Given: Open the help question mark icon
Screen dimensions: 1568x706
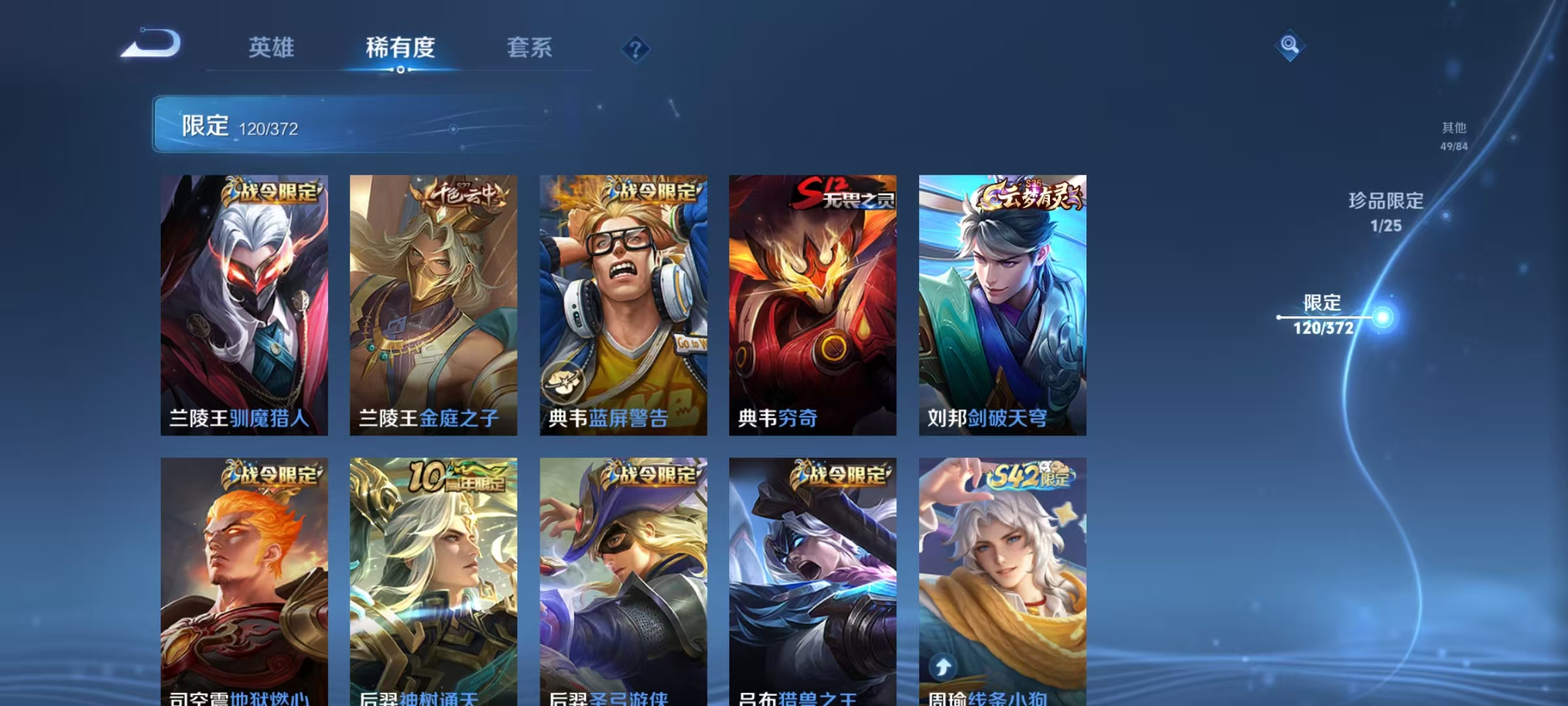Looking at the screenshot, I should (x=636, y=48).
